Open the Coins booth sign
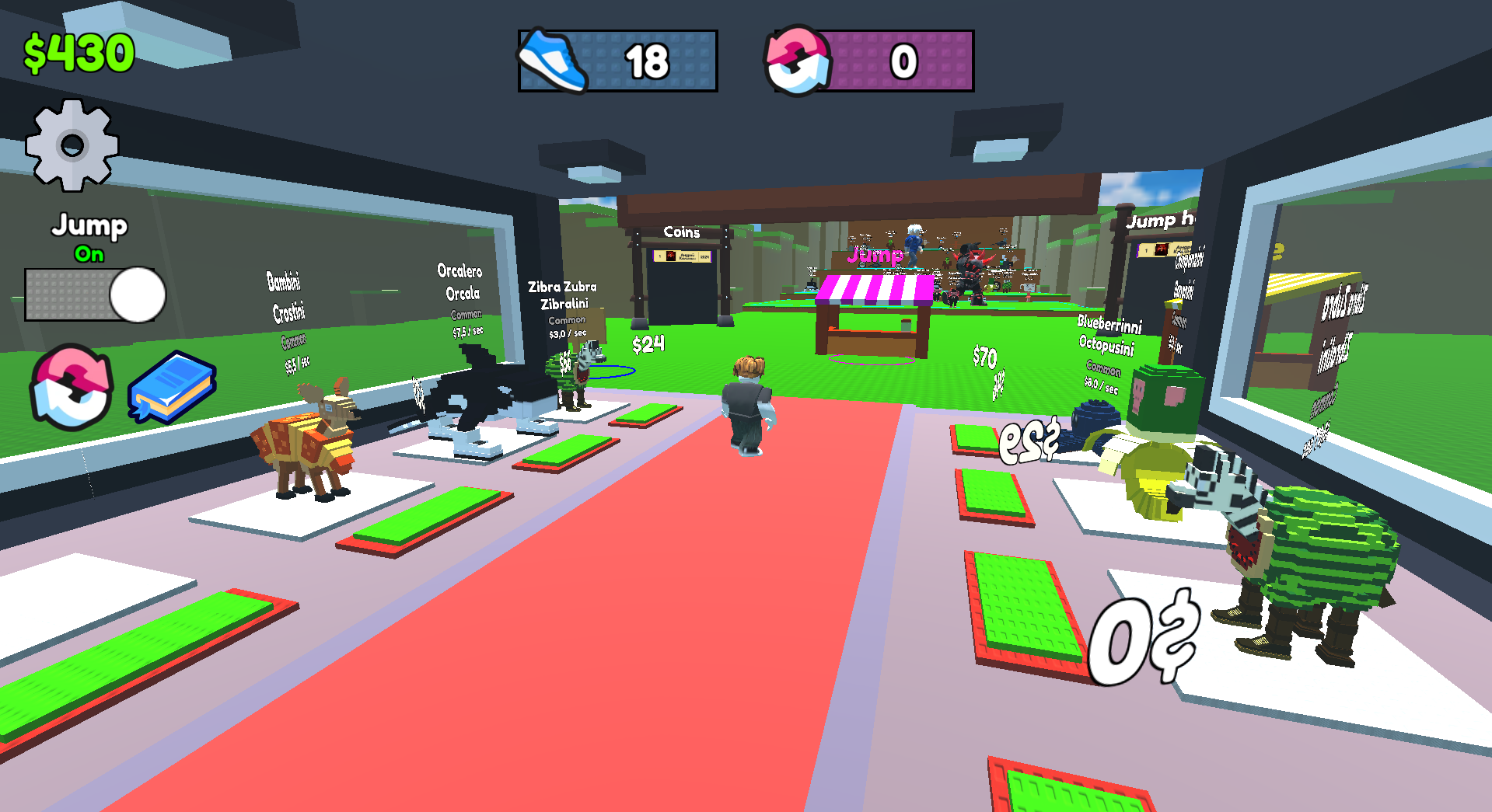This screenshot has width=1492, height=812. pyautogui.click(x=680, y=232)
